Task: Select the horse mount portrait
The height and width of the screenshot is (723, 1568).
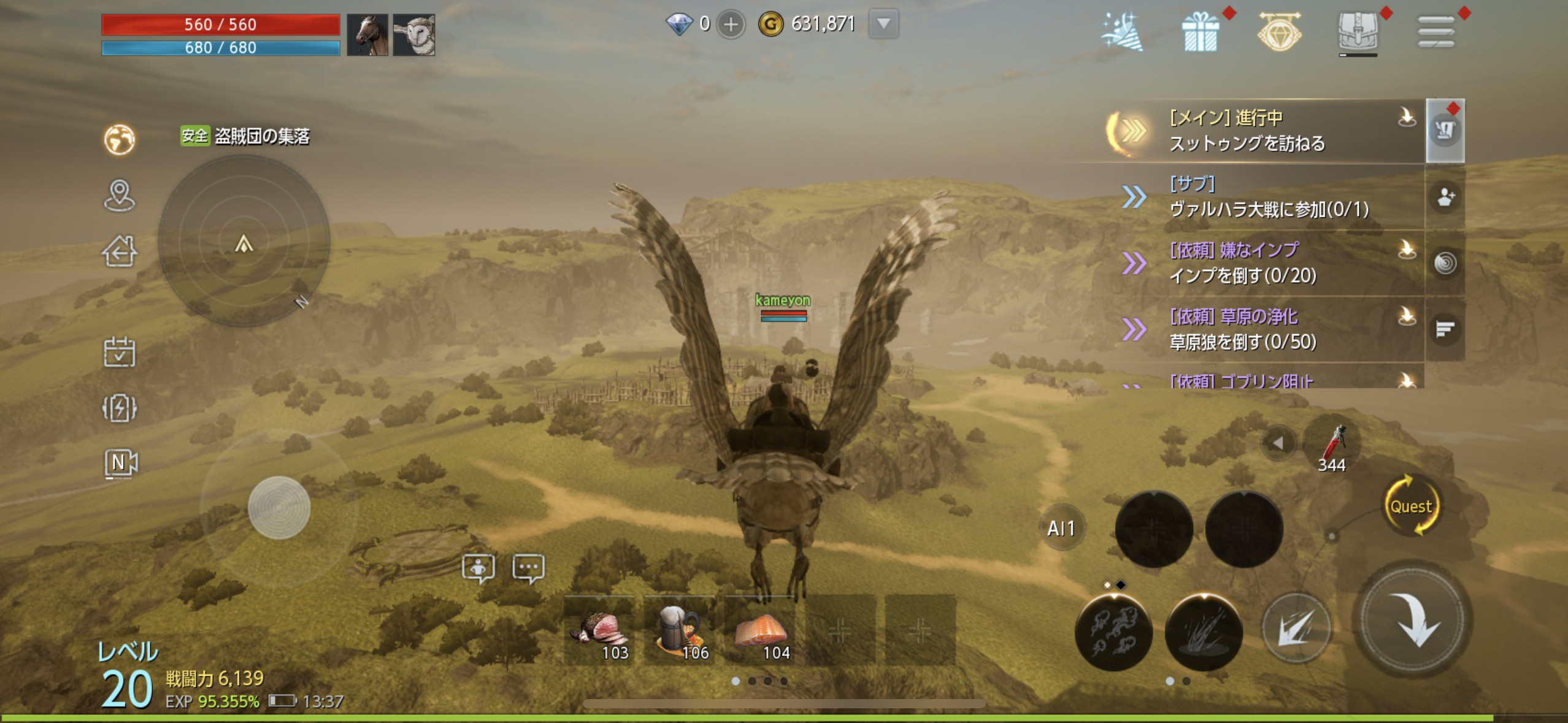Action: [x=367, y=35]
